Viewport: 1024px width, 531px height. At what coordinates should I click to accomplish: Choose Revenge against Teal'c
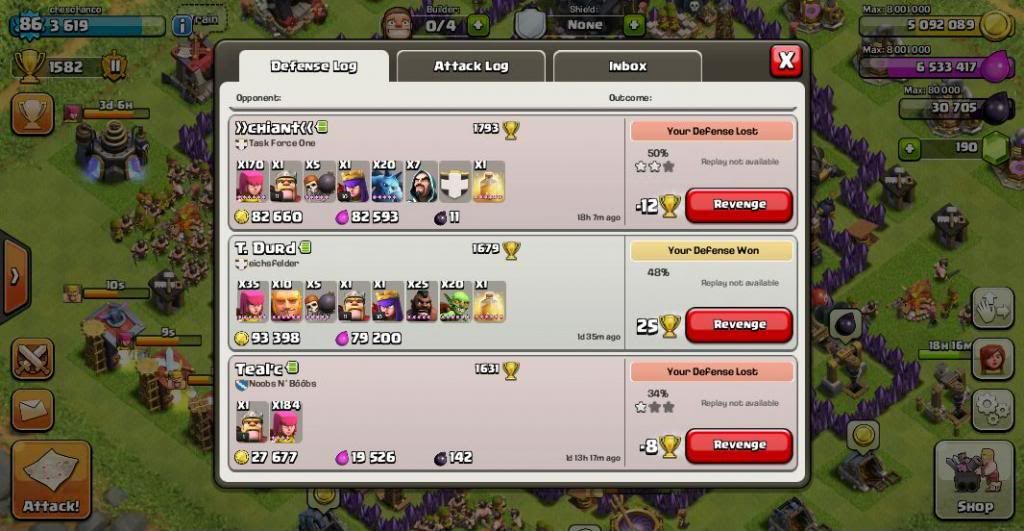point(739,445)
